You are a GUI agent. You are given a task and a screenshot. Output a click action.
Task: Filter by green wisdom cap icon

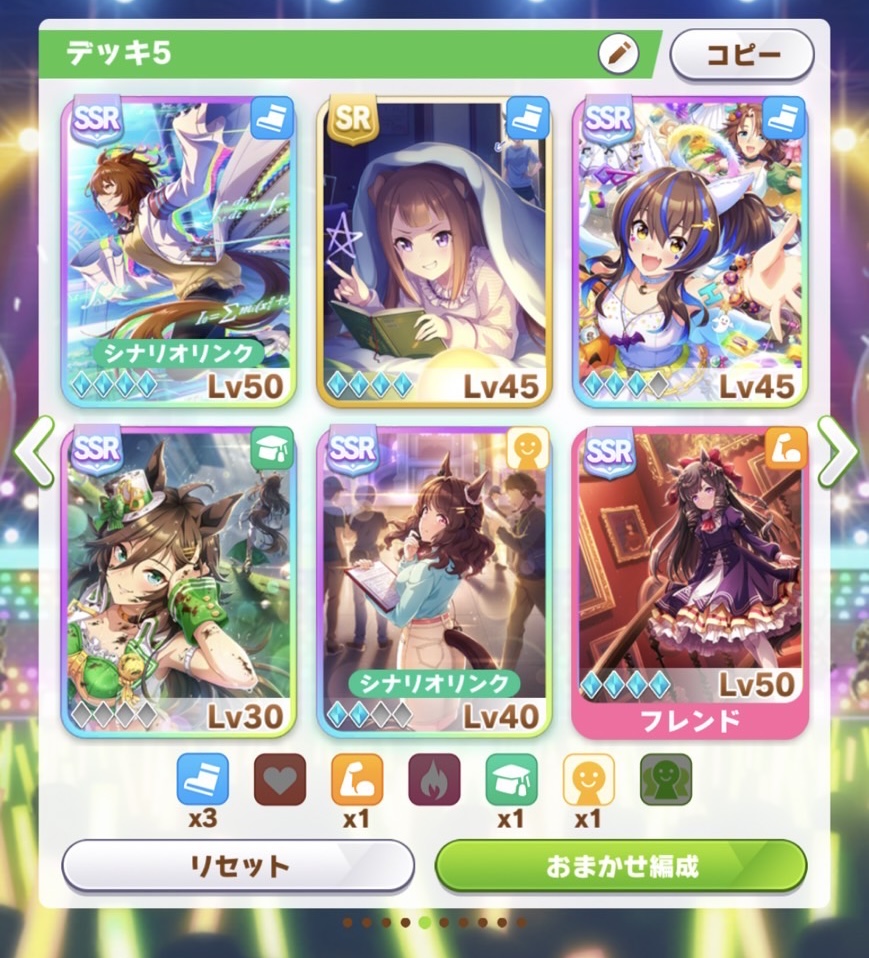[x=511, y=779]
